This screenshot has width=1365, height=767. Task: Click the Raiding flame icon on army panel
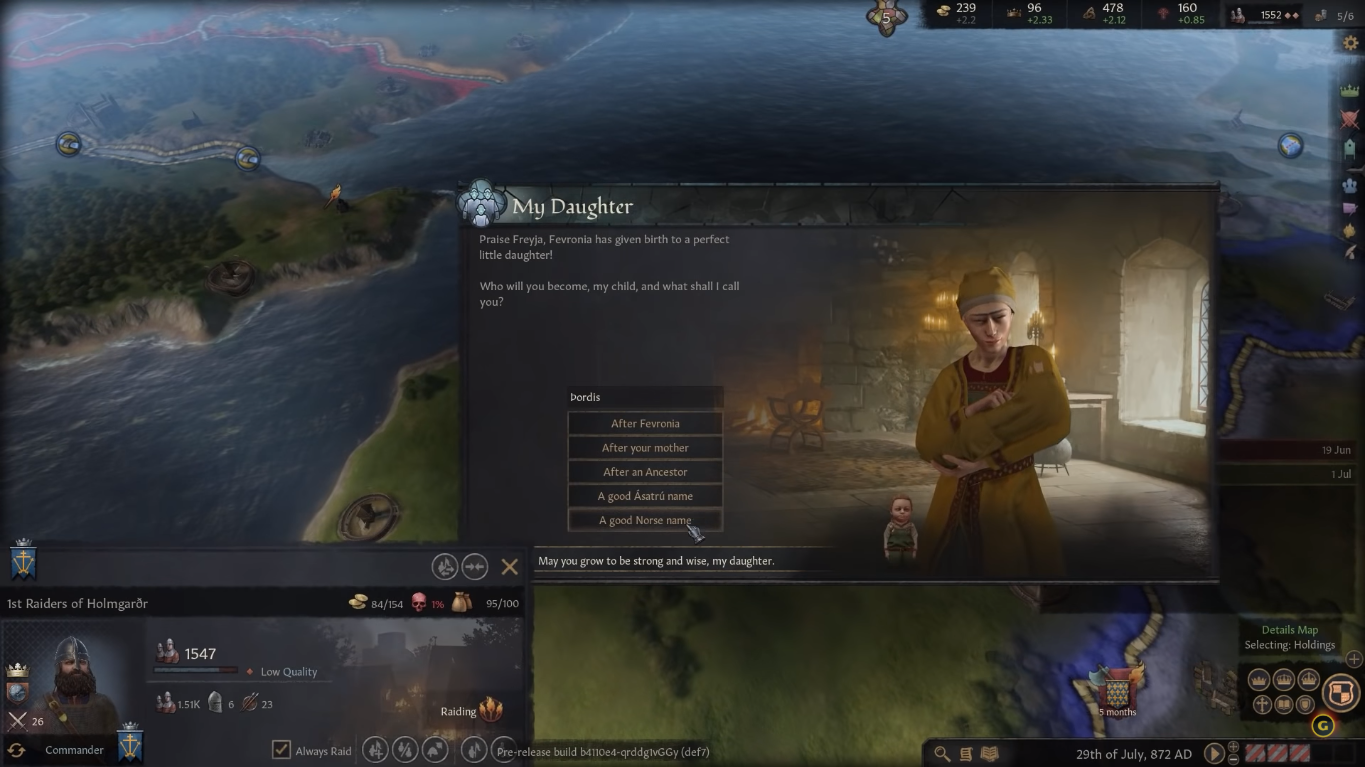coord(490,709)
